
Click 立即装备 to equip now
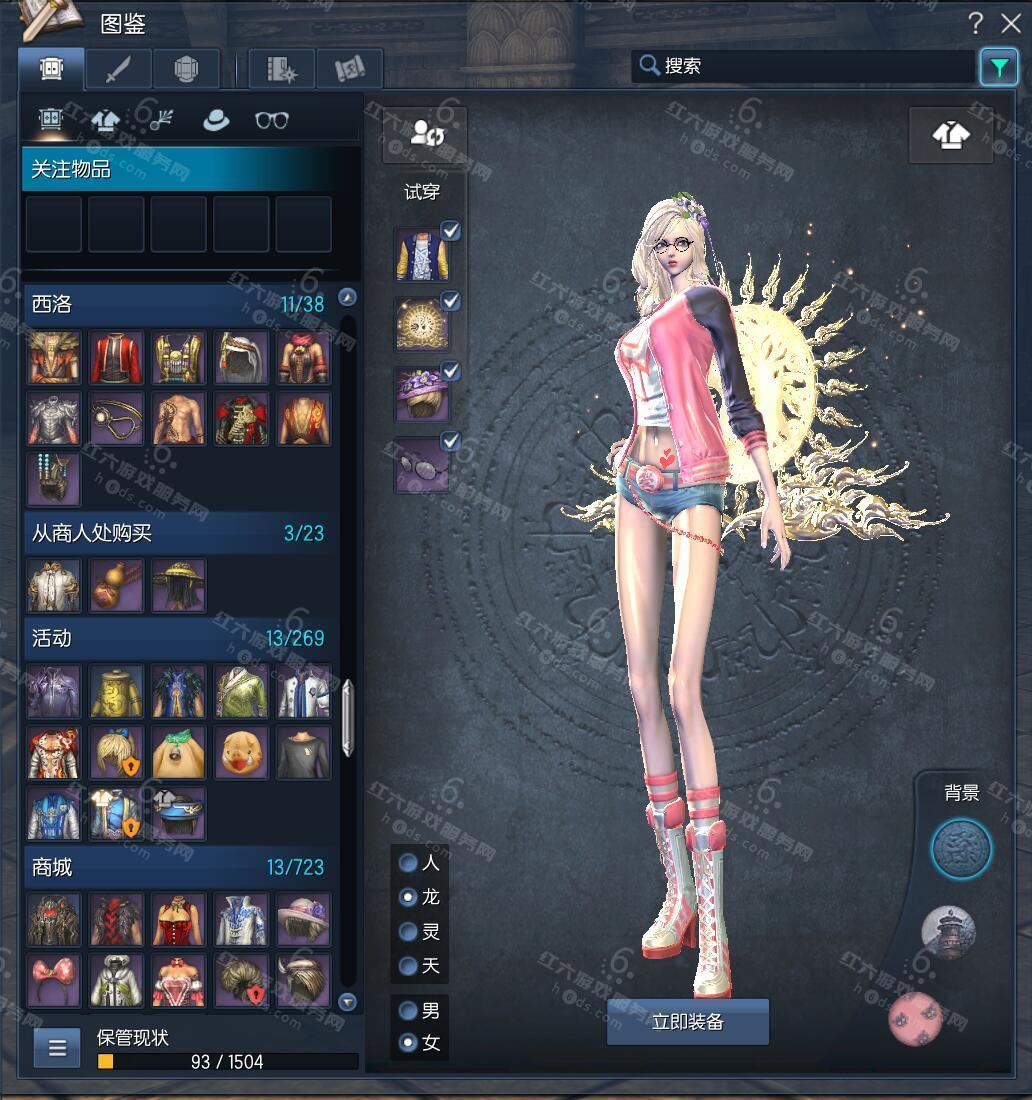[688, 1022]
